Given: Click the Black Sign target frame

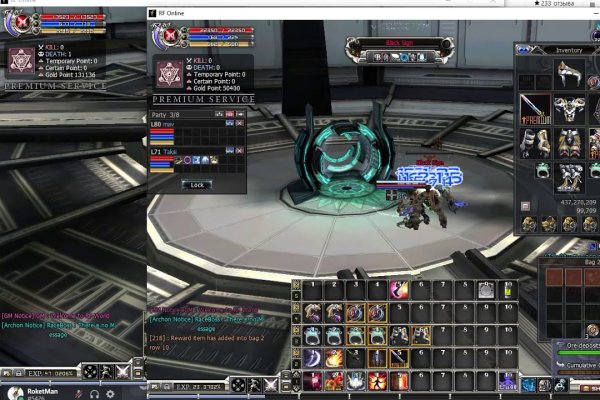Looking at the screenshot, I should click(393, 43).
